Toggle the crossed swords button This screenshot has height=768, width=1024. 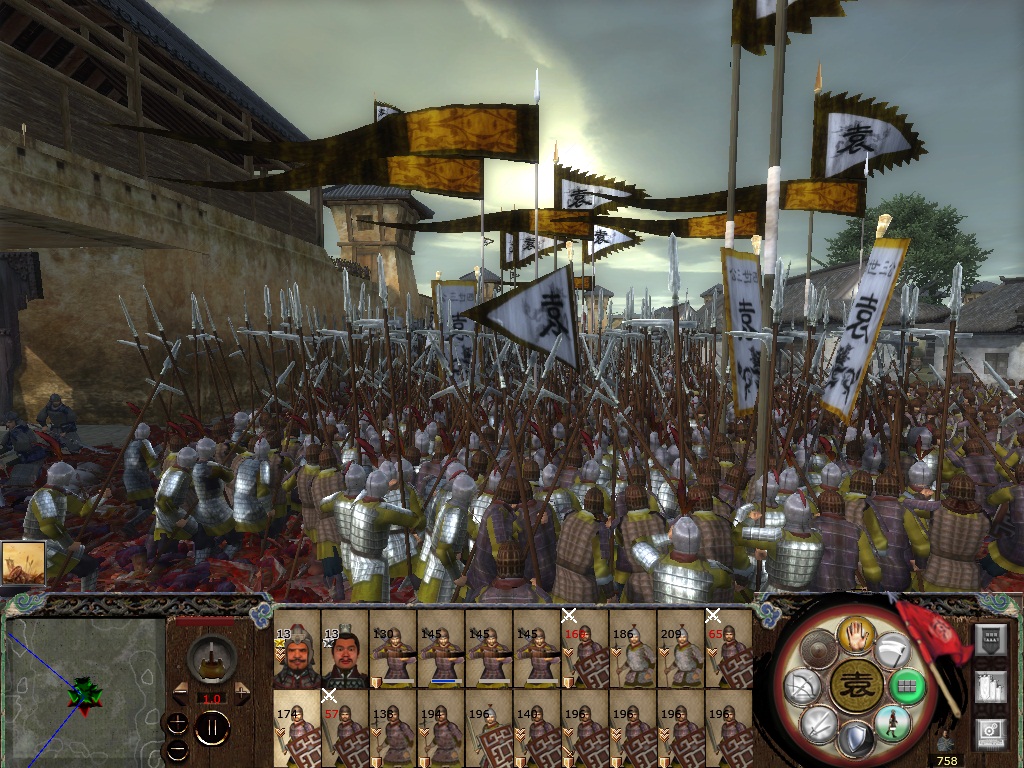[816, 723]
